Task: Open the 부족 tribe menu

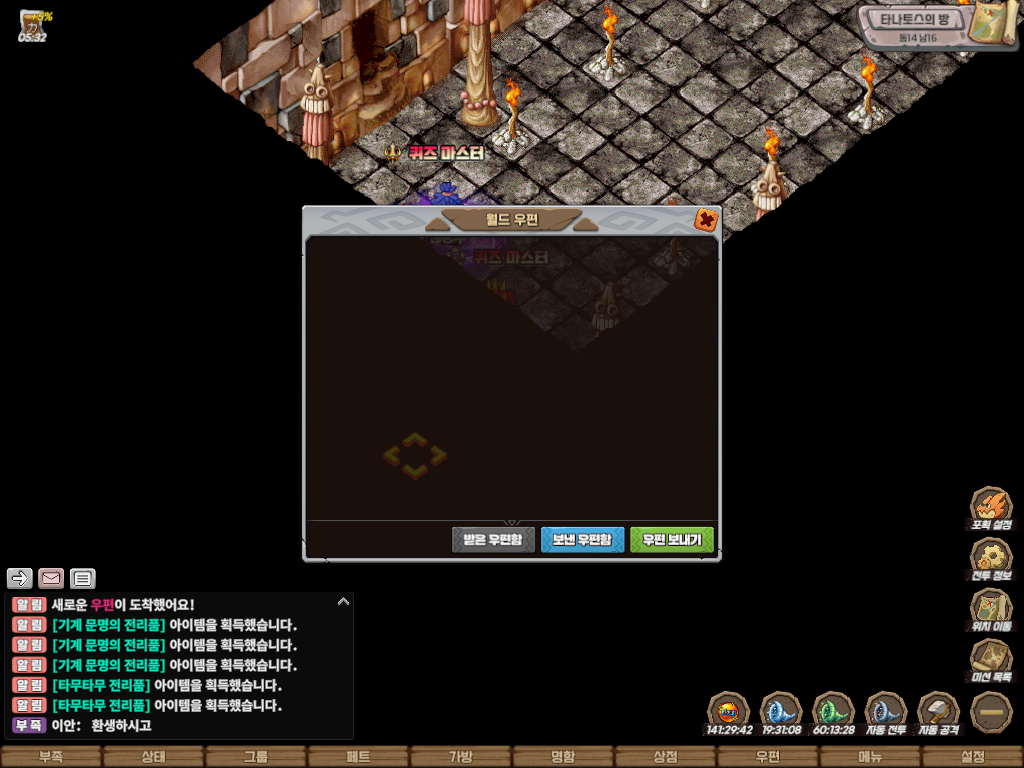Action: pos(51,757)
